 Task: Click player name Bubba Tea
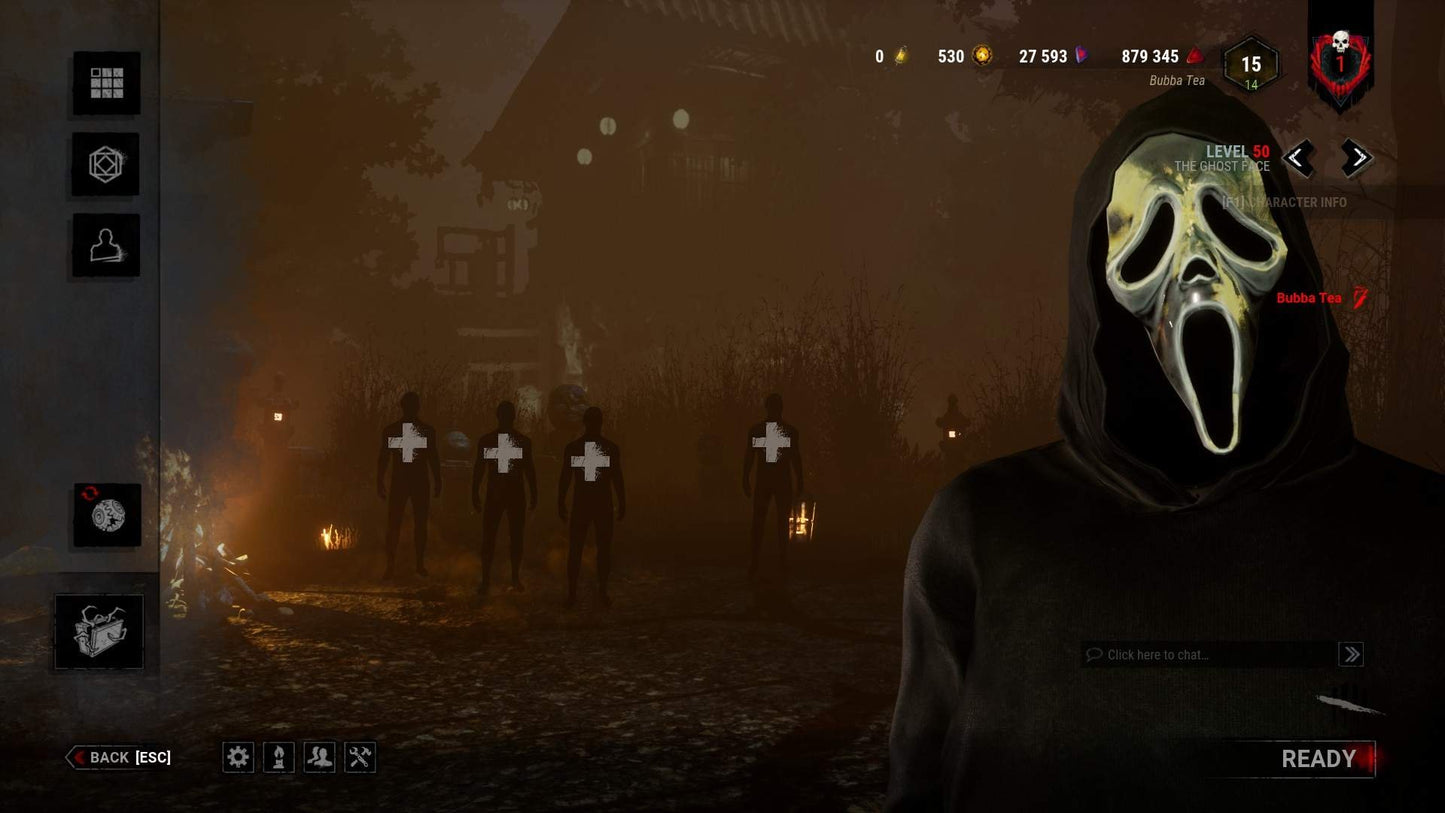coord(1309,297)
